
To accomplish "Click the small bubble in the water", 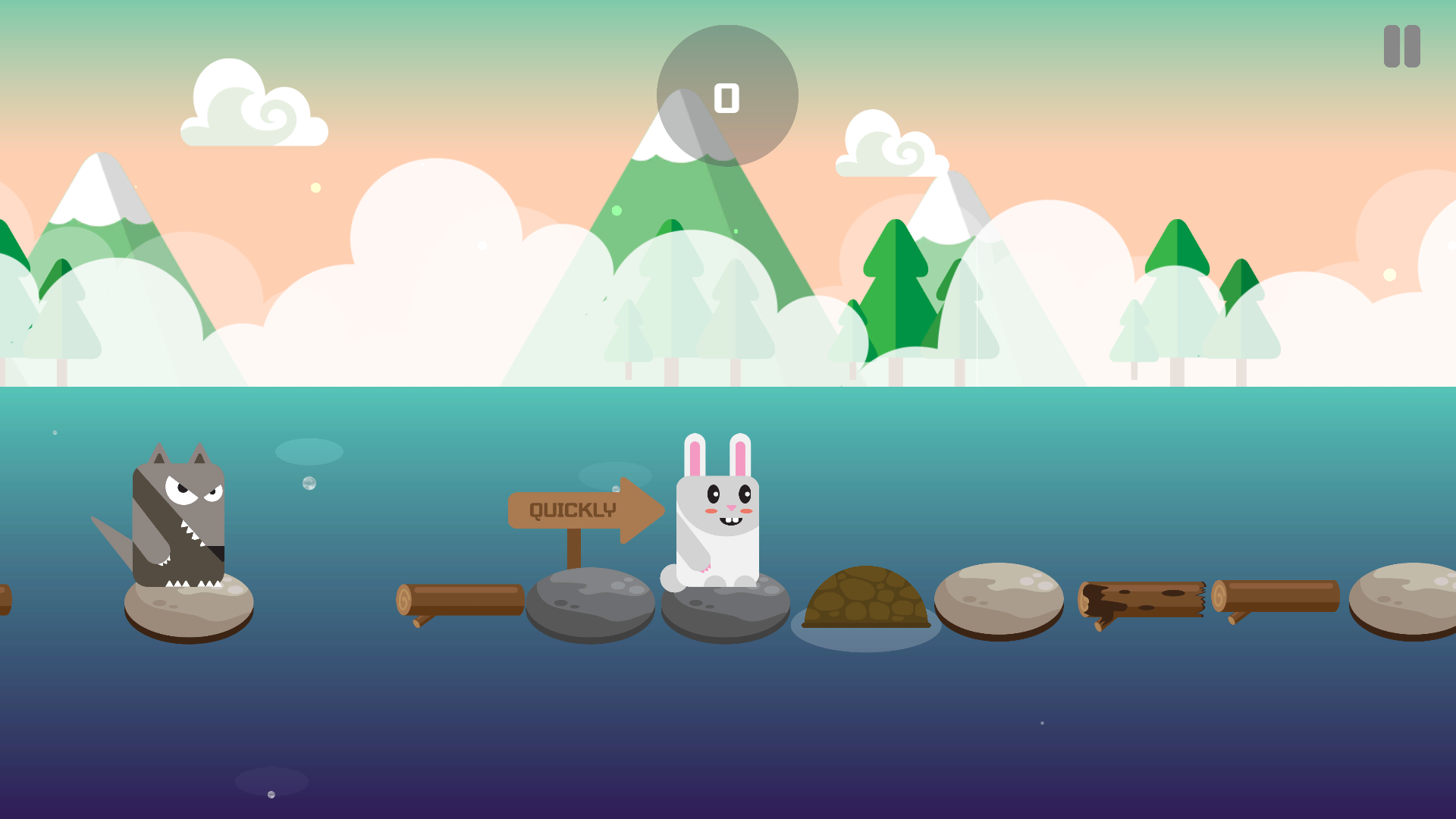I will (x=308, y=482).
